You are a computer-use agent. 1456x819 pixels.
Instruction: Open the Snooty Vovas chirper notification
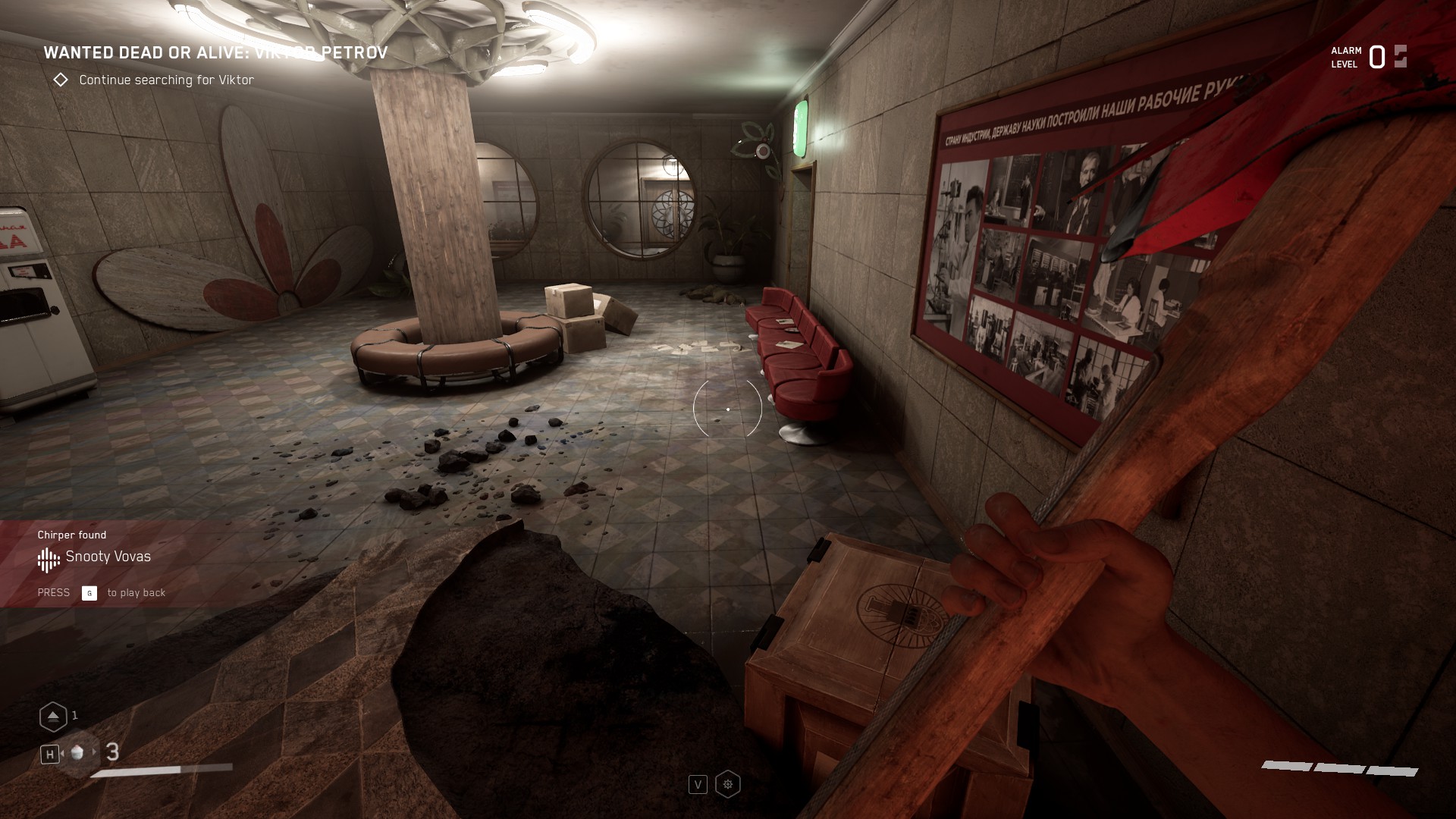[x=108, y=557]
